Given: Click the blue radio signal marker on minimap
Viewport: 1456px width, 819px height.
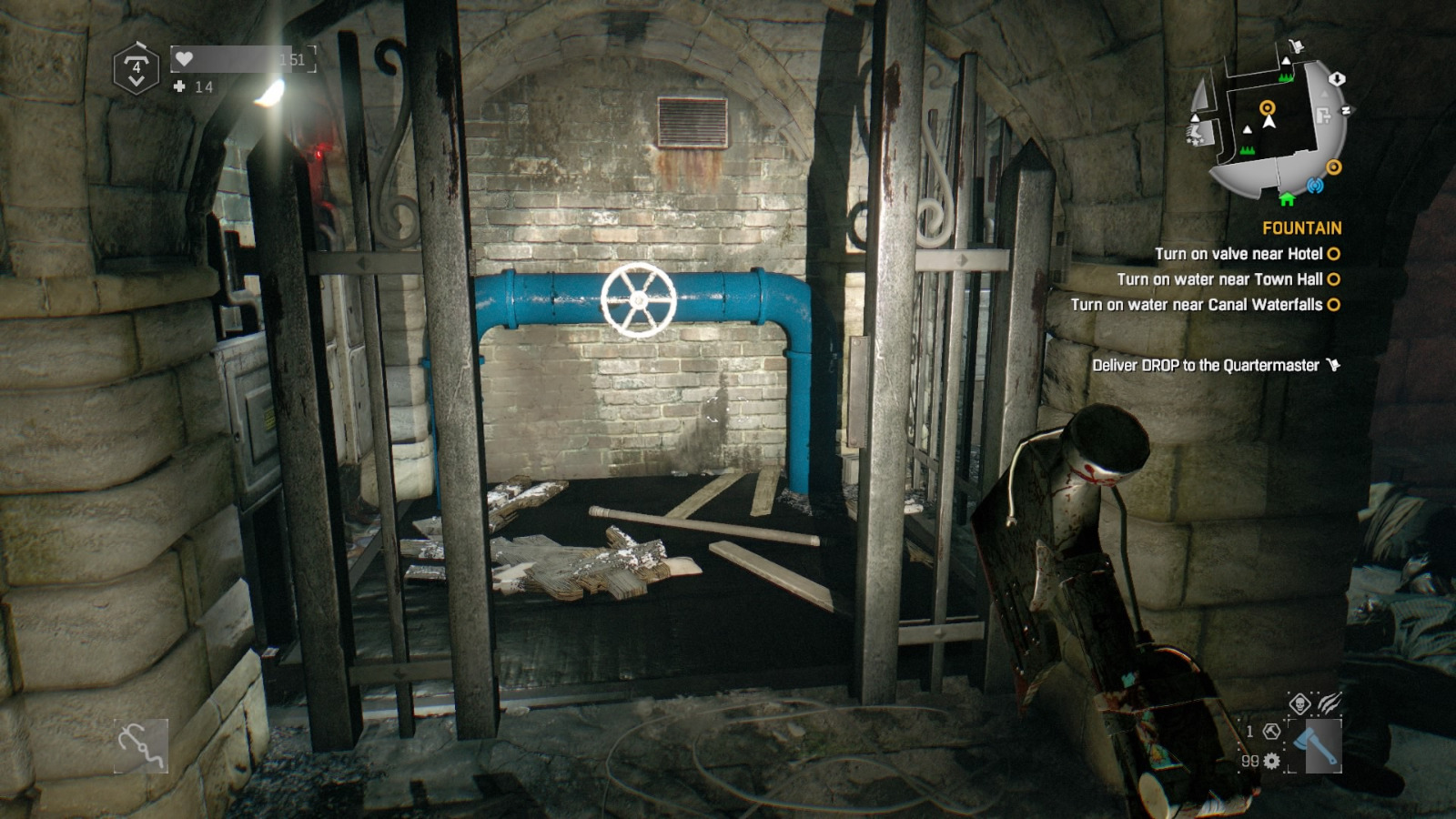Looking at the screenshot, I should click(1314, 186).
